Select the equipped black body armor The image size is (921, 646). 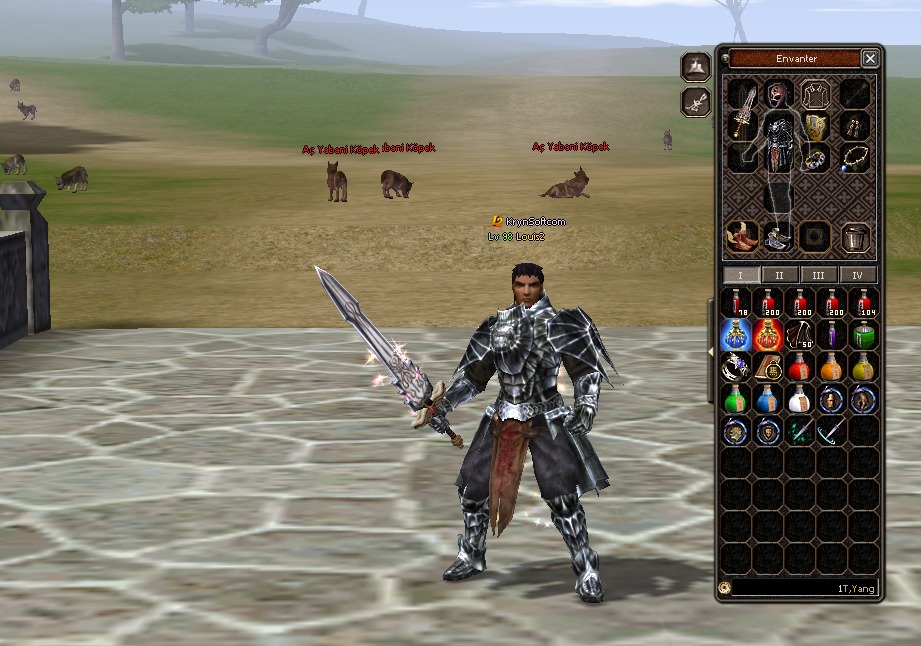click(779, 143)
